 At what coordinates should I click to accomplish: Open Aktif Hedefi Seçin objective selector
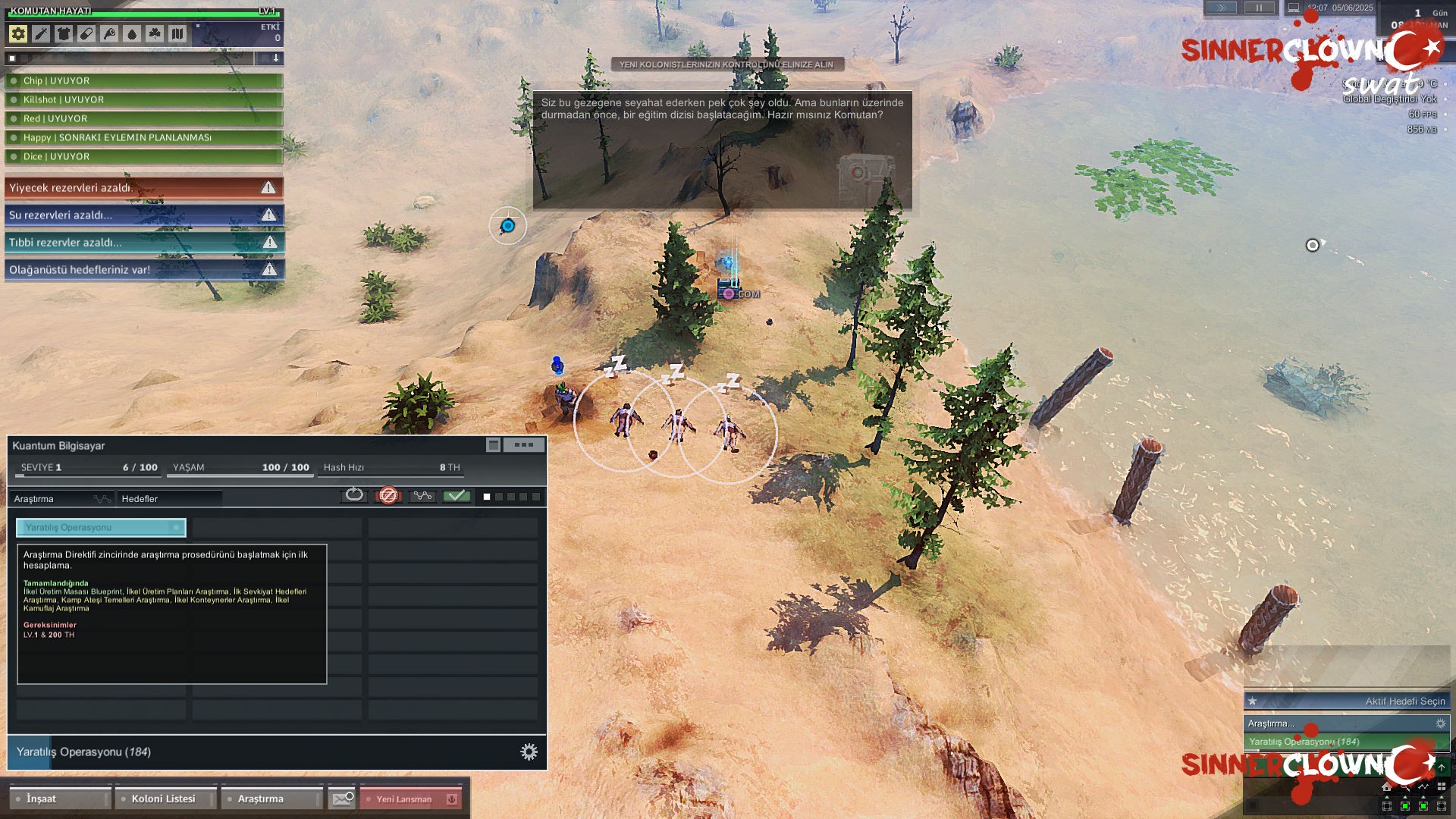click(x=1347, y=701)
